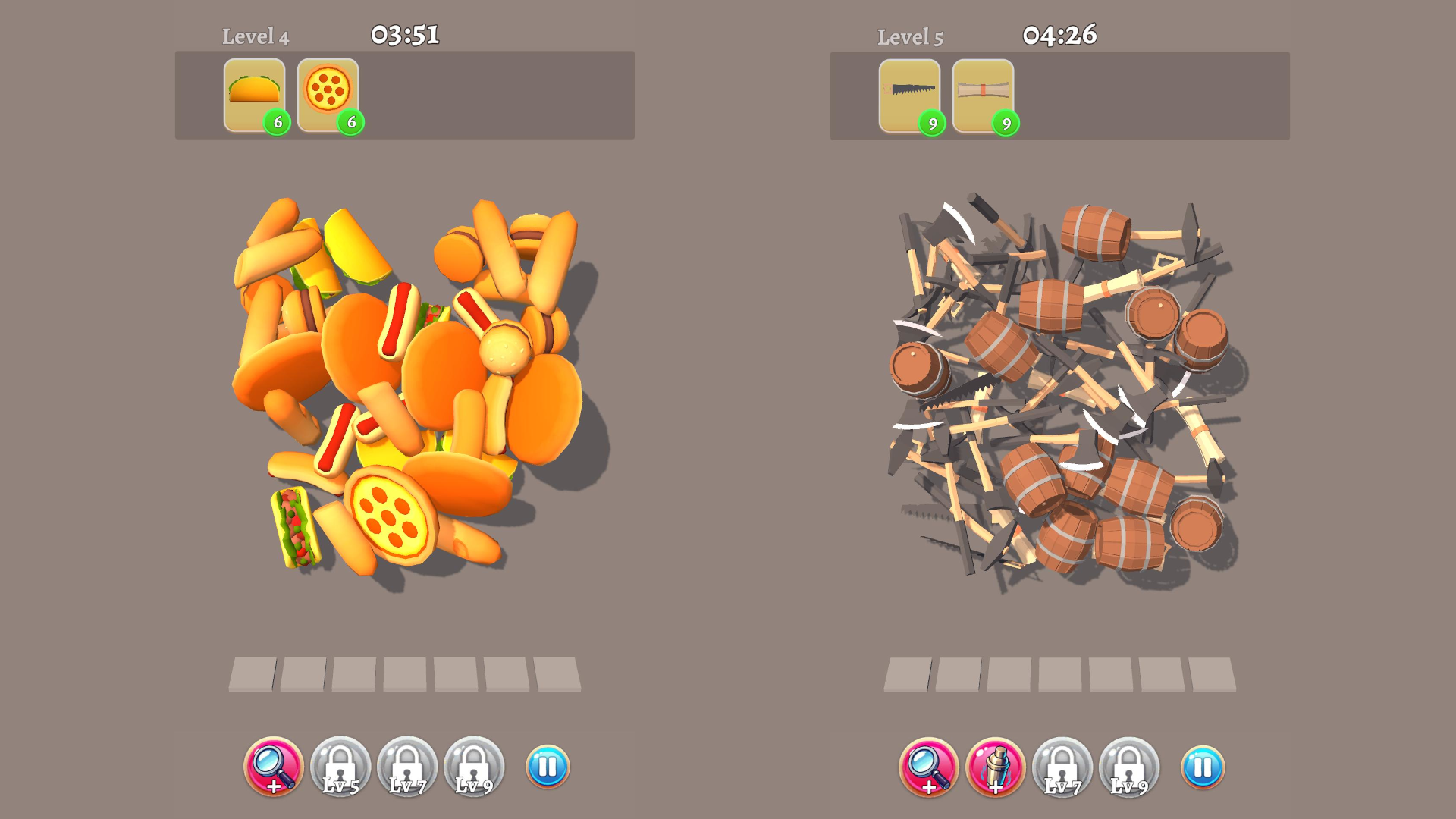This screenshot has width=1456, height=819.
Task: Select the taco goal icon on Level 4
Action: click(x=254, y=93)
